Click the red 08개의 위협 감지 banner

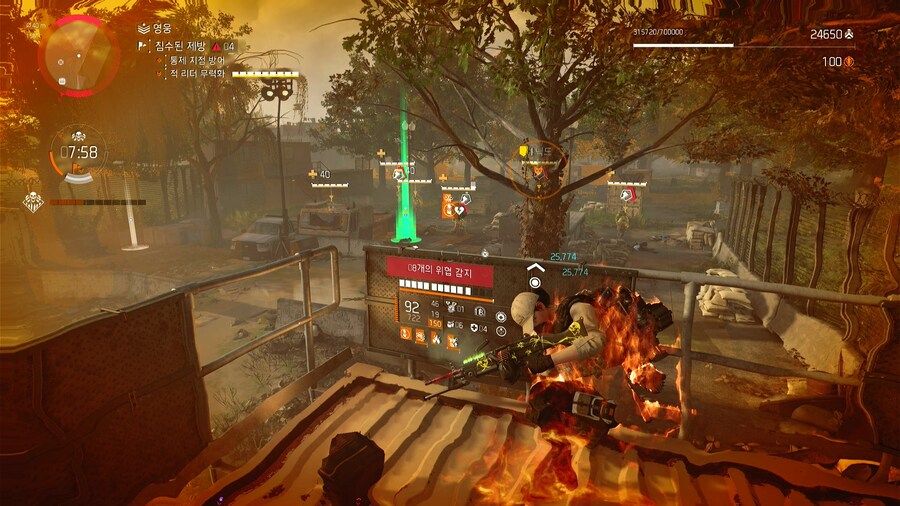click(x=441, y=270)
